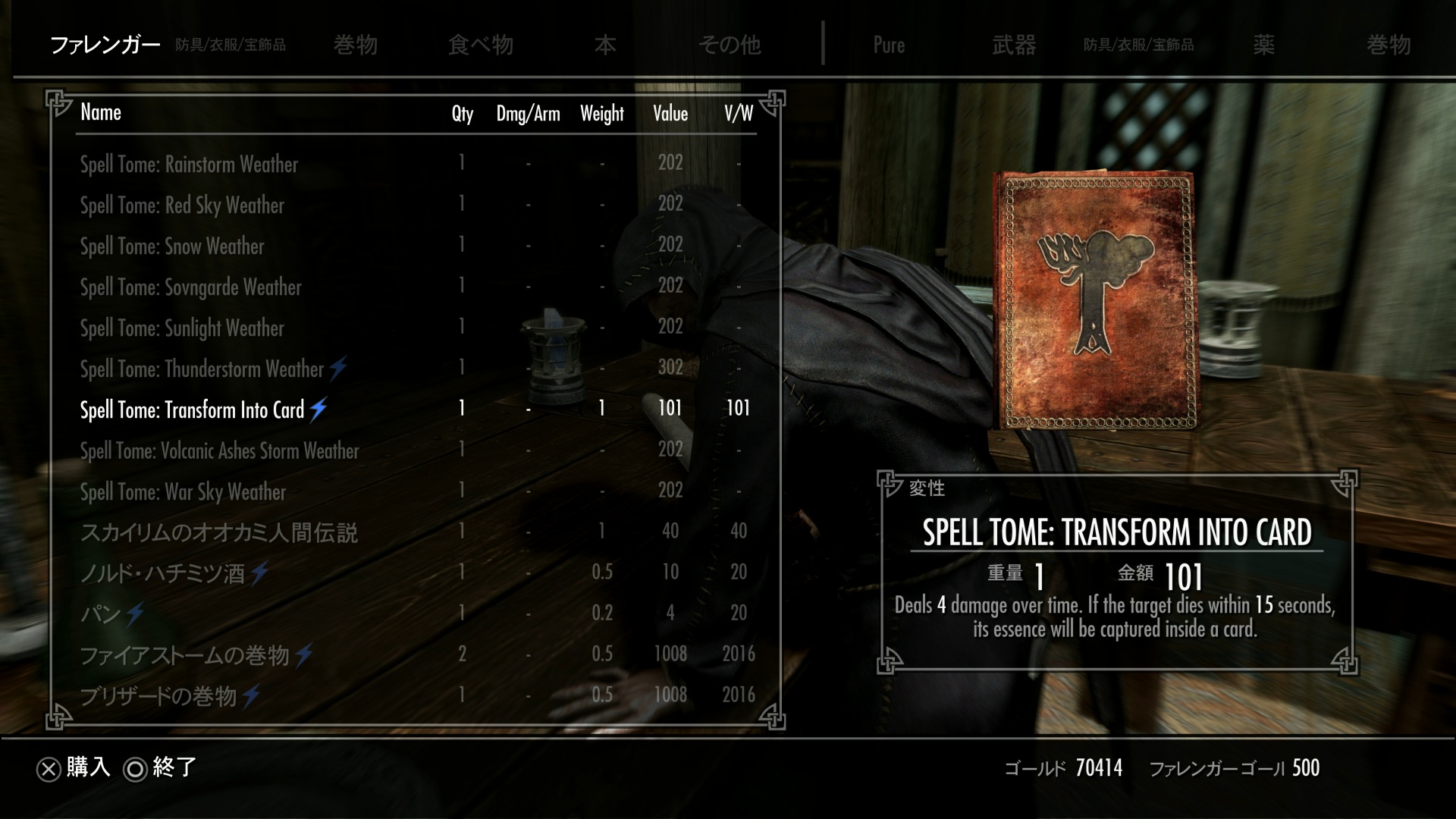Image resolution: width=1456 pixels, height=819 pixels.
Task: Open the その他 category tab
Action: pyautogui.click(x=729, y=45)
